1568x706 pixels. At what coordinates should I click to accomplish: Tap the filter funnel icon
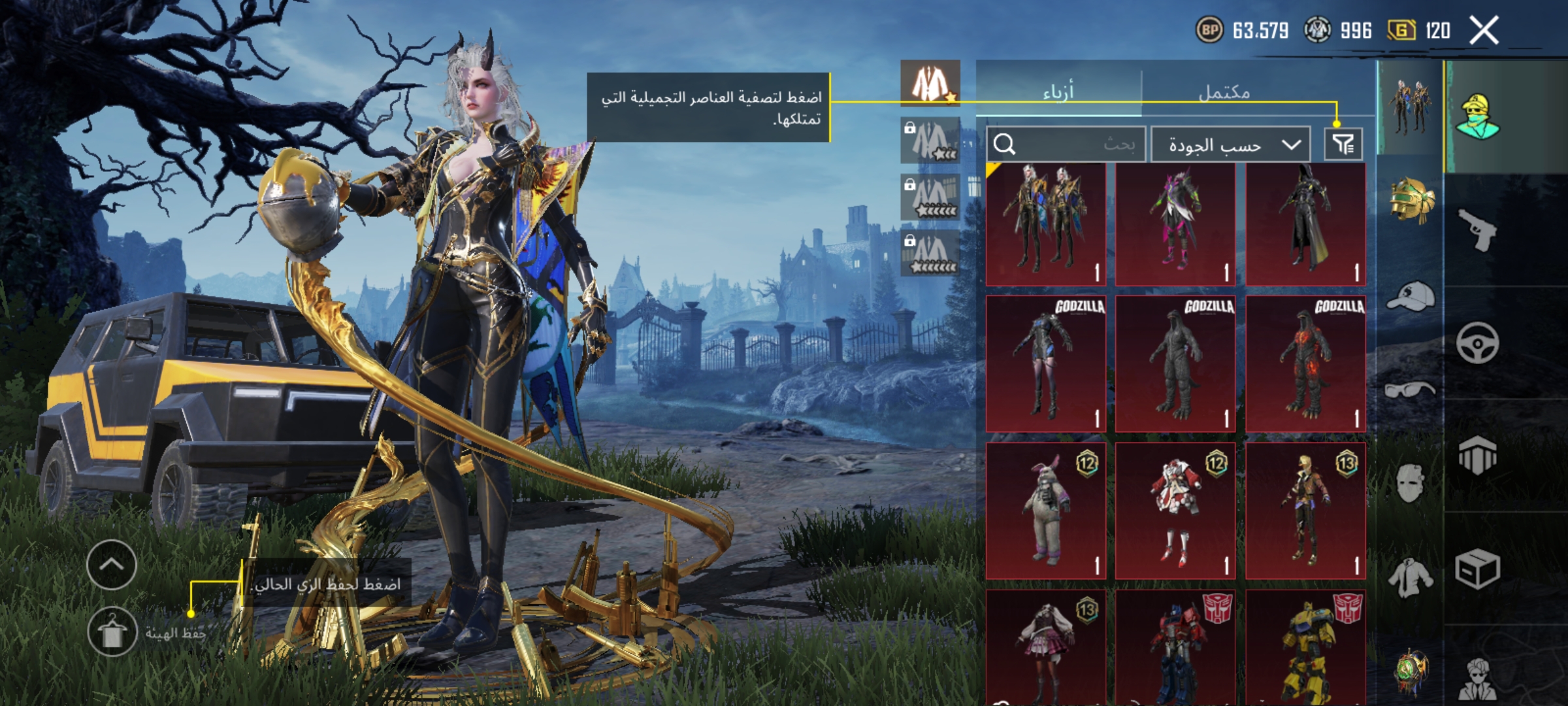[1343, 144]
